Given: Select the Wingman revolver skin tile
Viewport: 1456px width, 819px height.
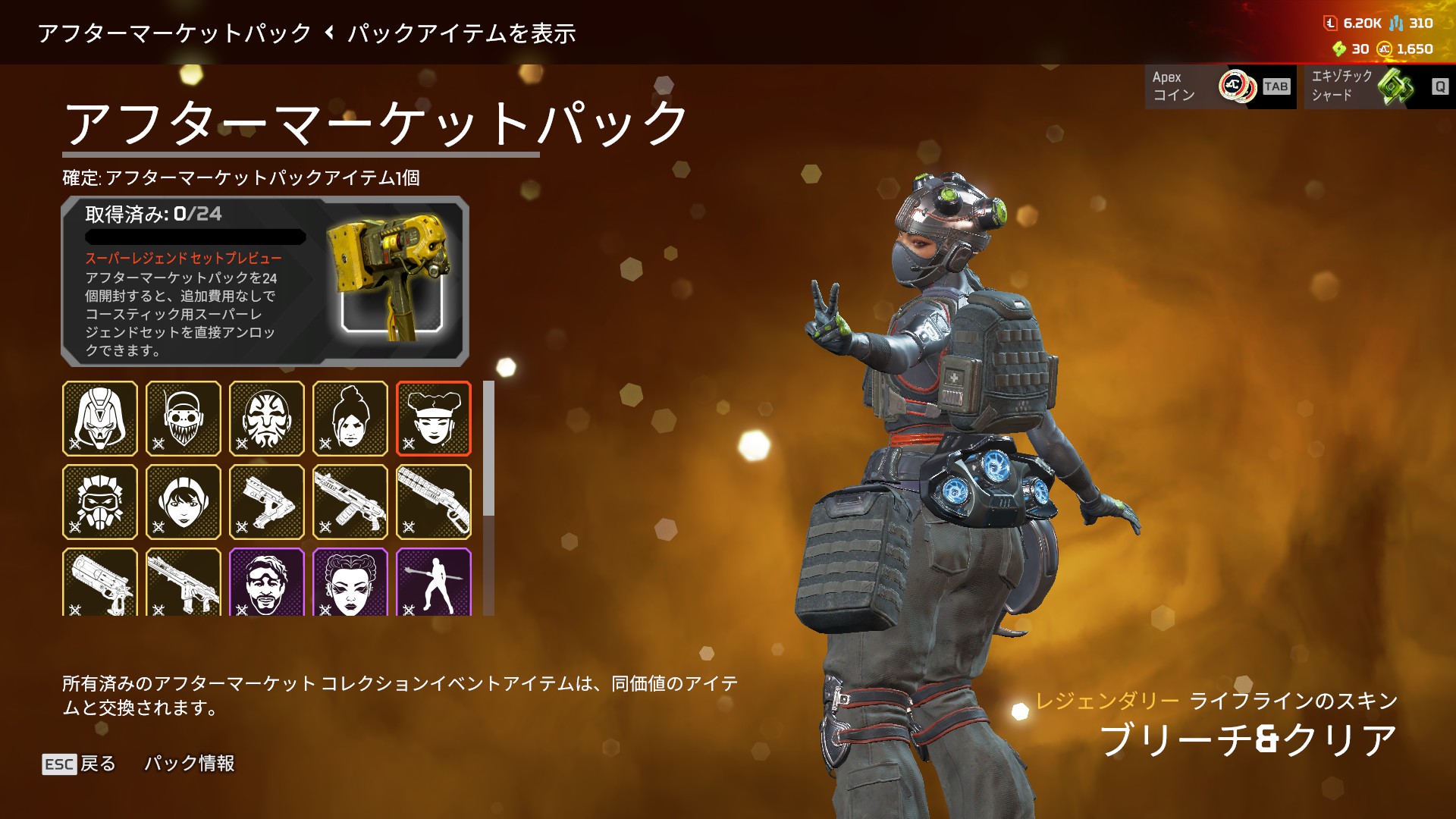Looking at the screenshot, I should (100, 582).
